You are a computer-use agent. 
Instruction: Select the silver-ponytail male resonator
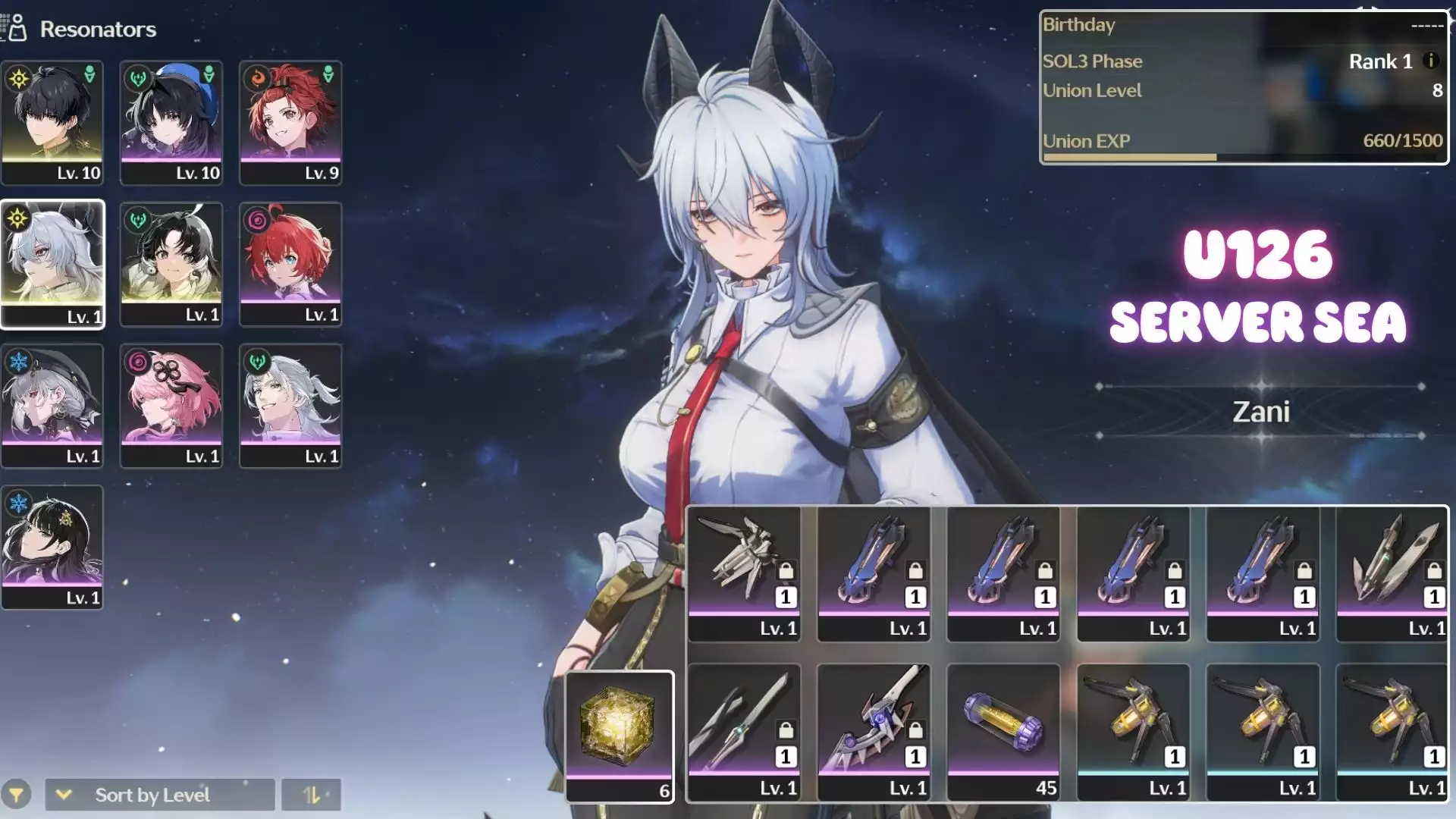pyautogui.click(x=290, y=406)
